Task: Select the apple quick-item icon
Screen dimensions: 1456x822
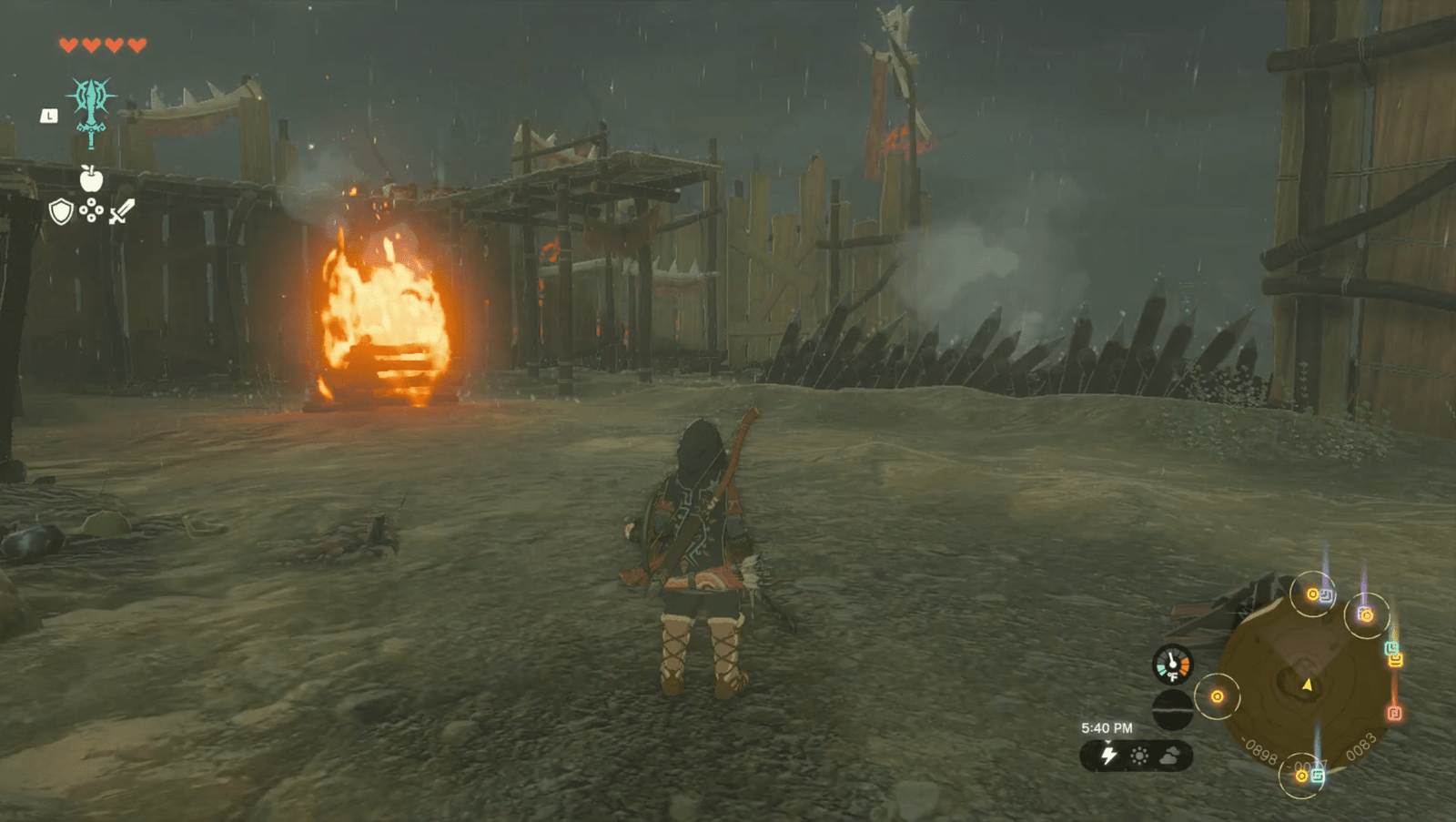Action: 91,178
